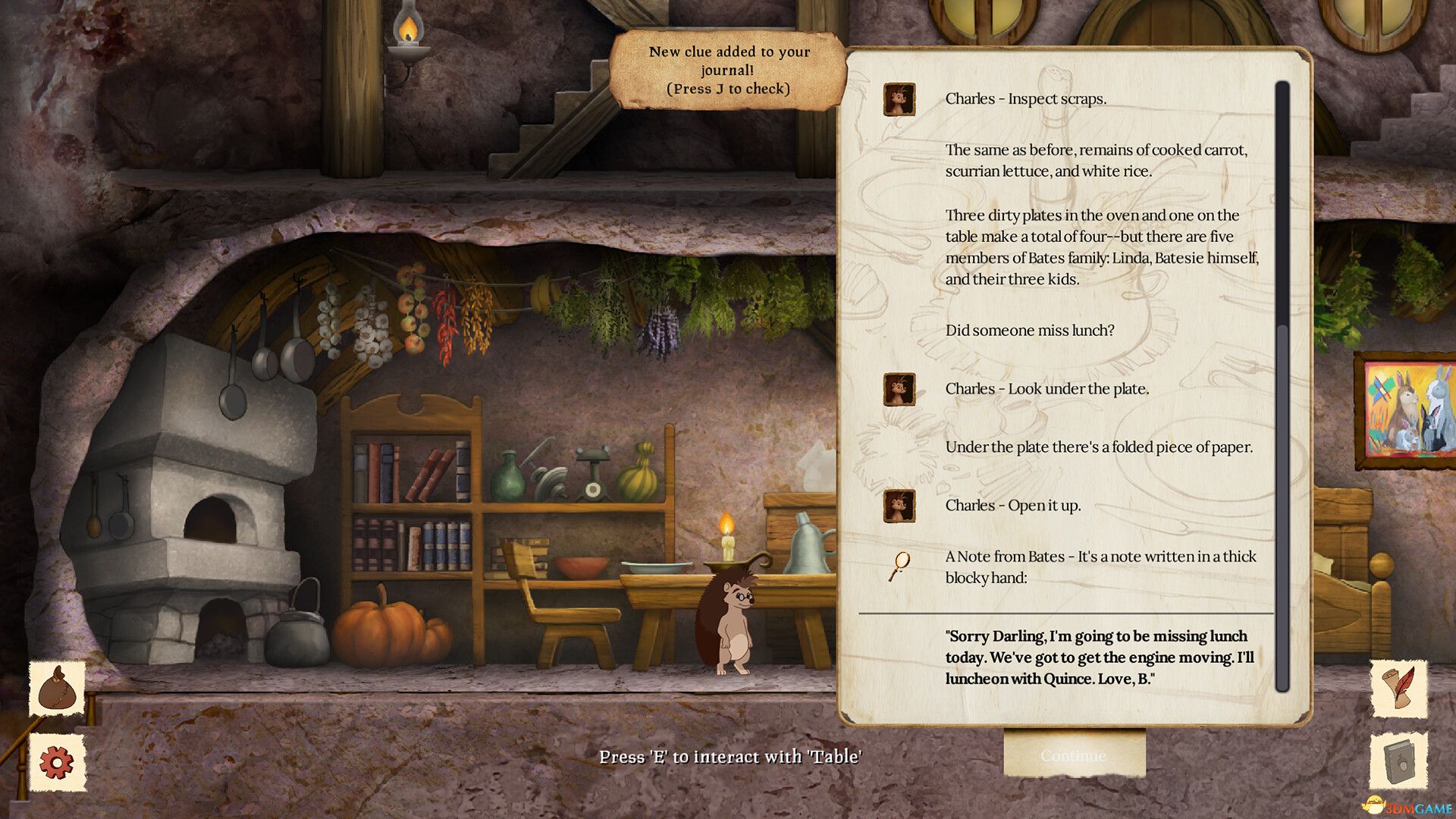Screen dimensions: 1456x819
Task: Click Charles's portrait beside 'Open it up'
Action: 899,507
